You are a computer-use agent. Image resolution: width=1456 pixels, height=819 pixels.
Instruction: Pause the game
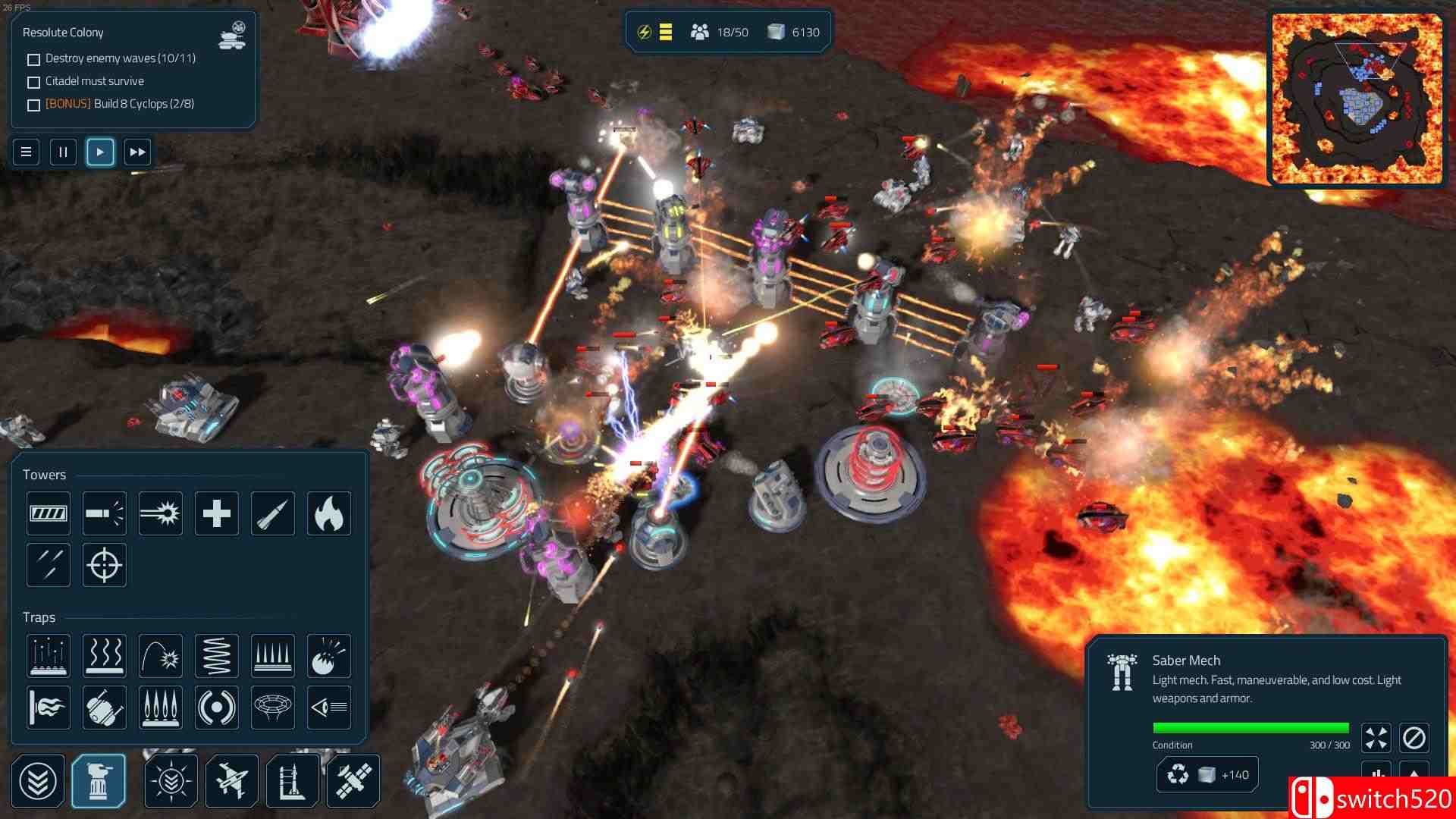[x=63, y=152]
